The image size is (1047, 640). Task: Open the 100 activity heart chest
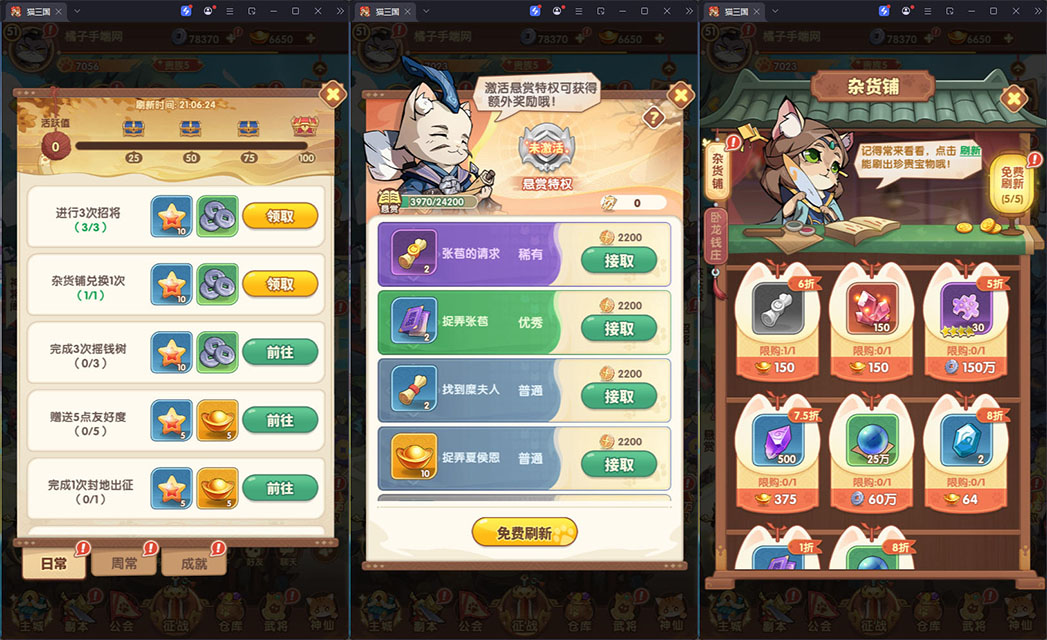click(305, 128)
